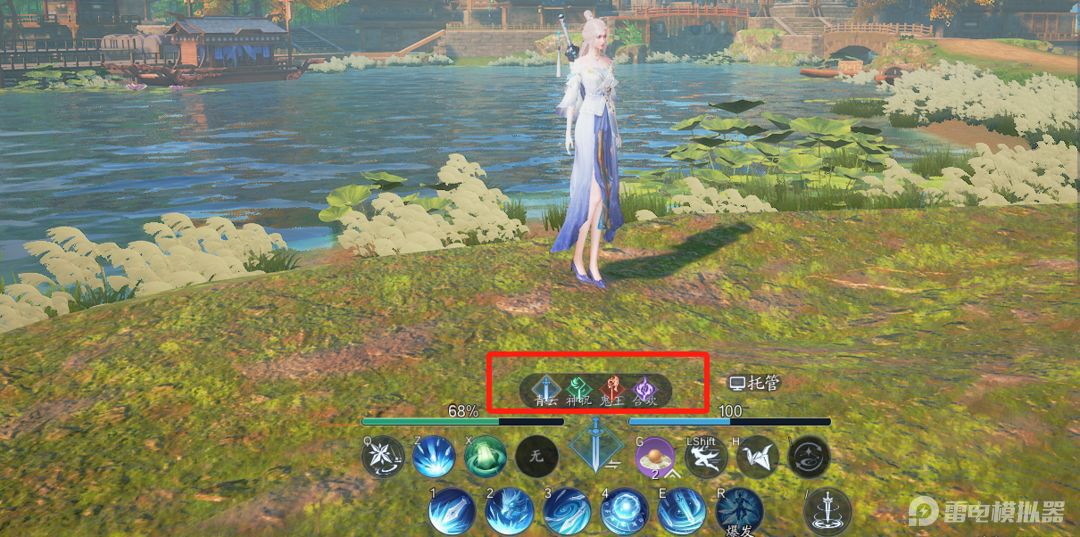
Task: Click the central sword weapon-swap icon
Action: point(595,445)
